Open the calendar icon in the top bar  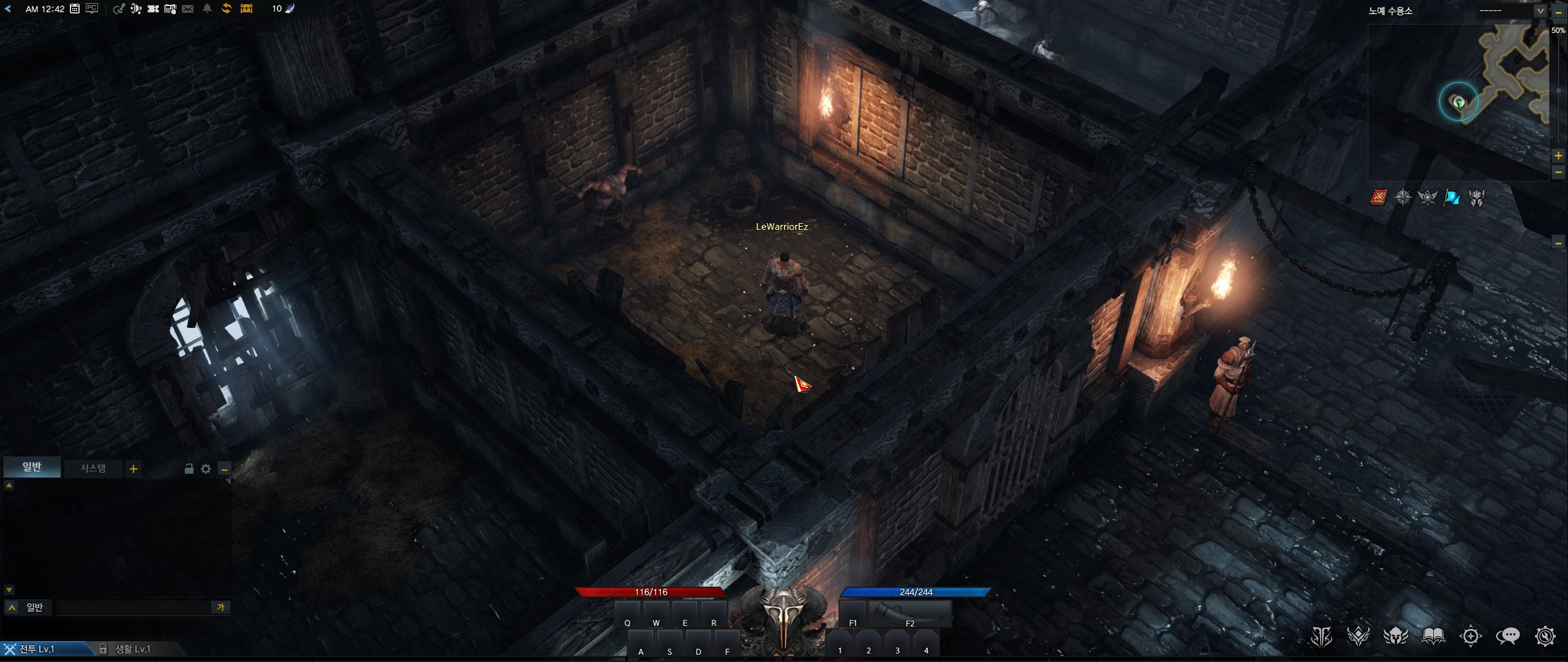pyautogui.click(x=75, y=9)
